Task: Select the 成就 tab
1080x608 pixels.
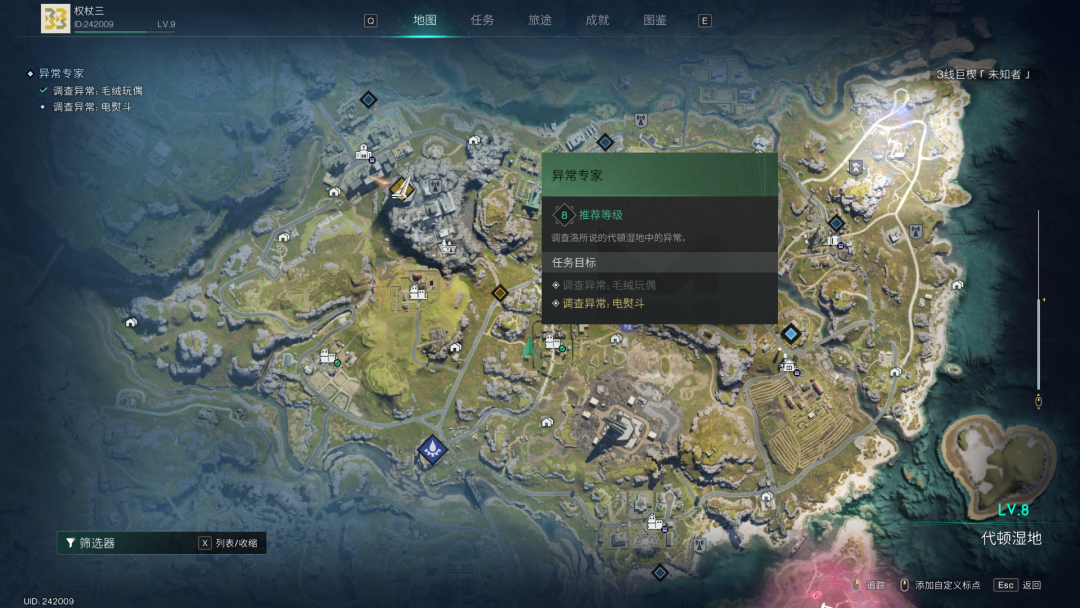Action: (597, 20)
